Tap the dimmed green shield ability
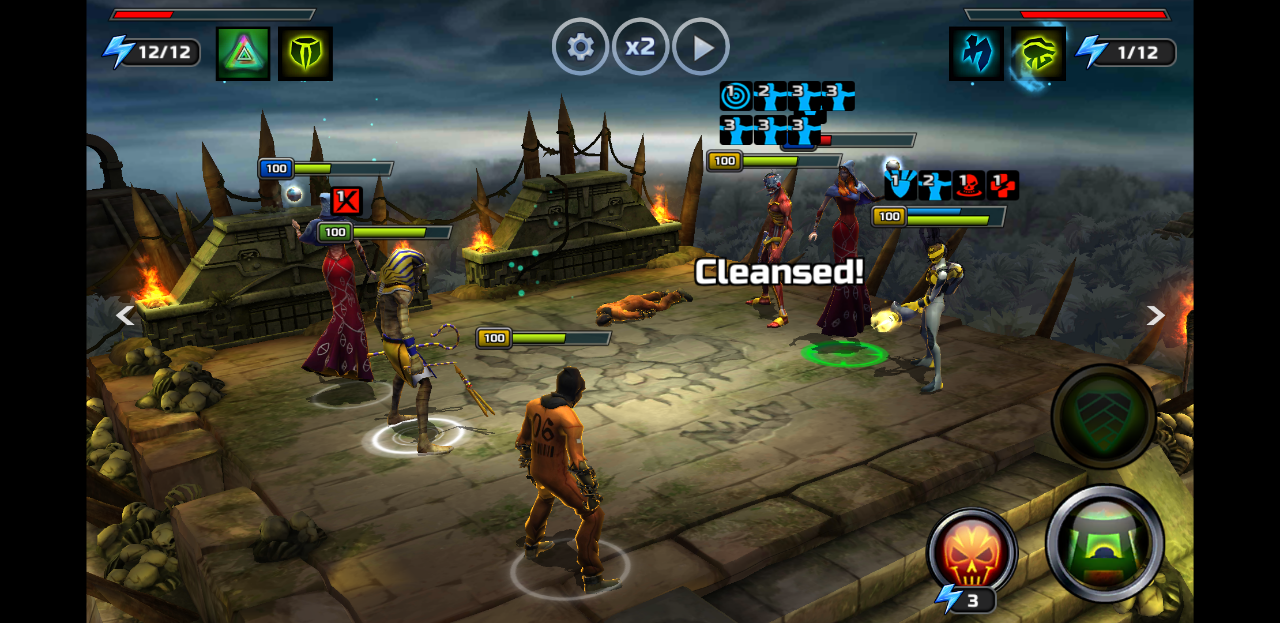Image resolution: width=1280 pixels, height=623 pixels. click(x=1104, y=416)
